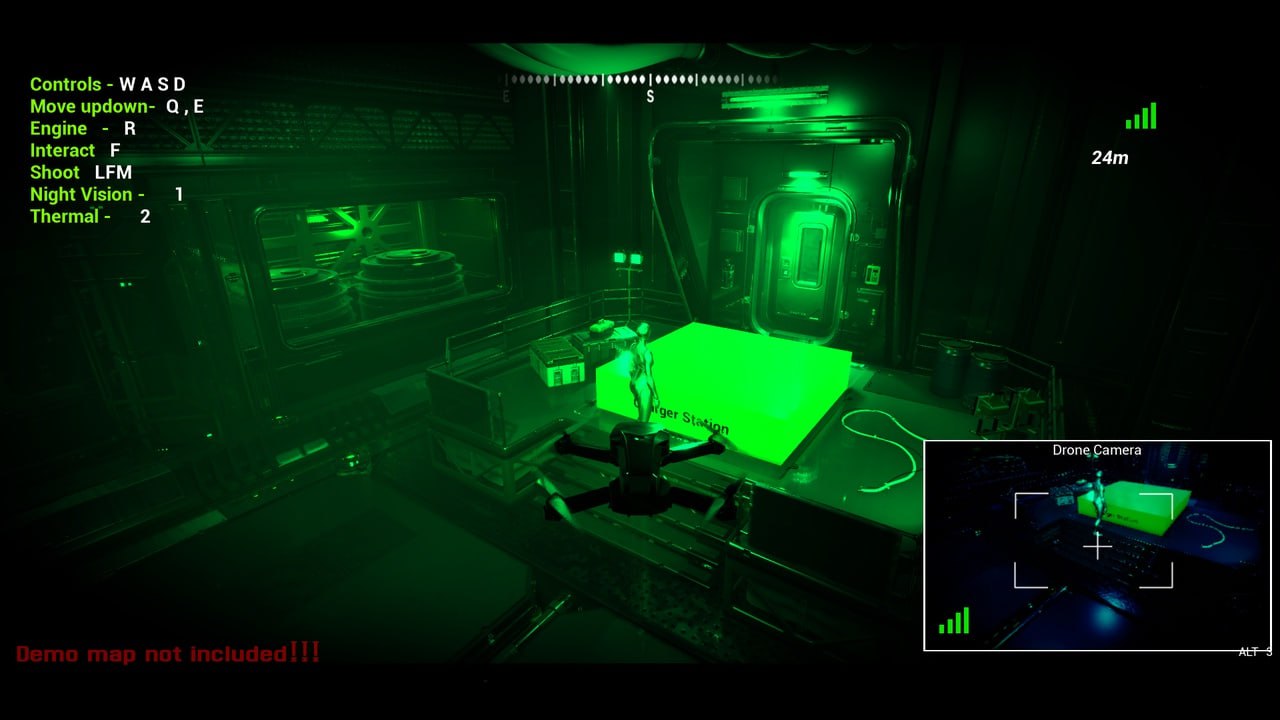Image resolution: width=1280 pixels, height=720 pixels.
Task: Select the Drone Camera inset view
Action: click(1097, 546)
